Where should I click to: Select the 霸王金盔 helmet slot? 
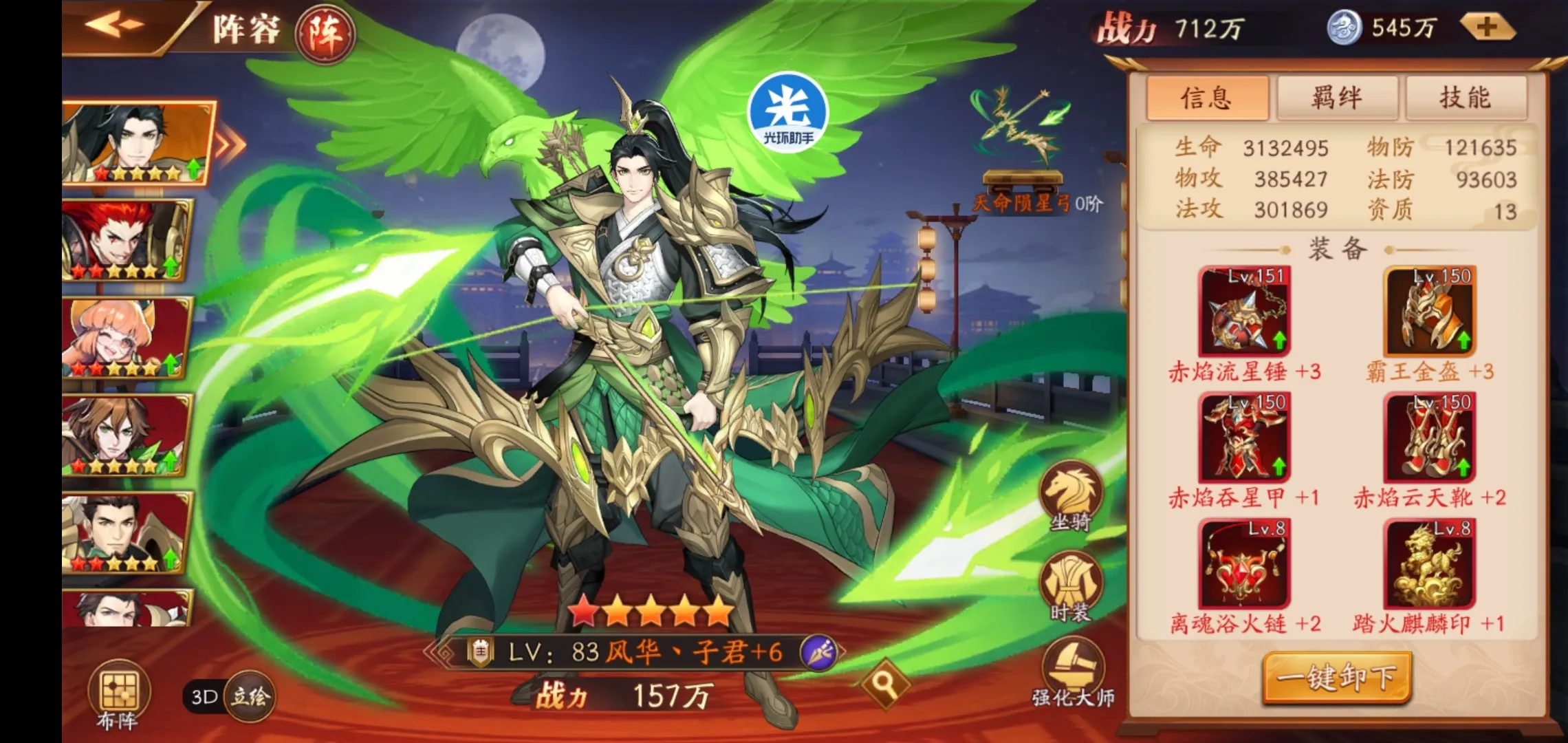[1430, 312]
